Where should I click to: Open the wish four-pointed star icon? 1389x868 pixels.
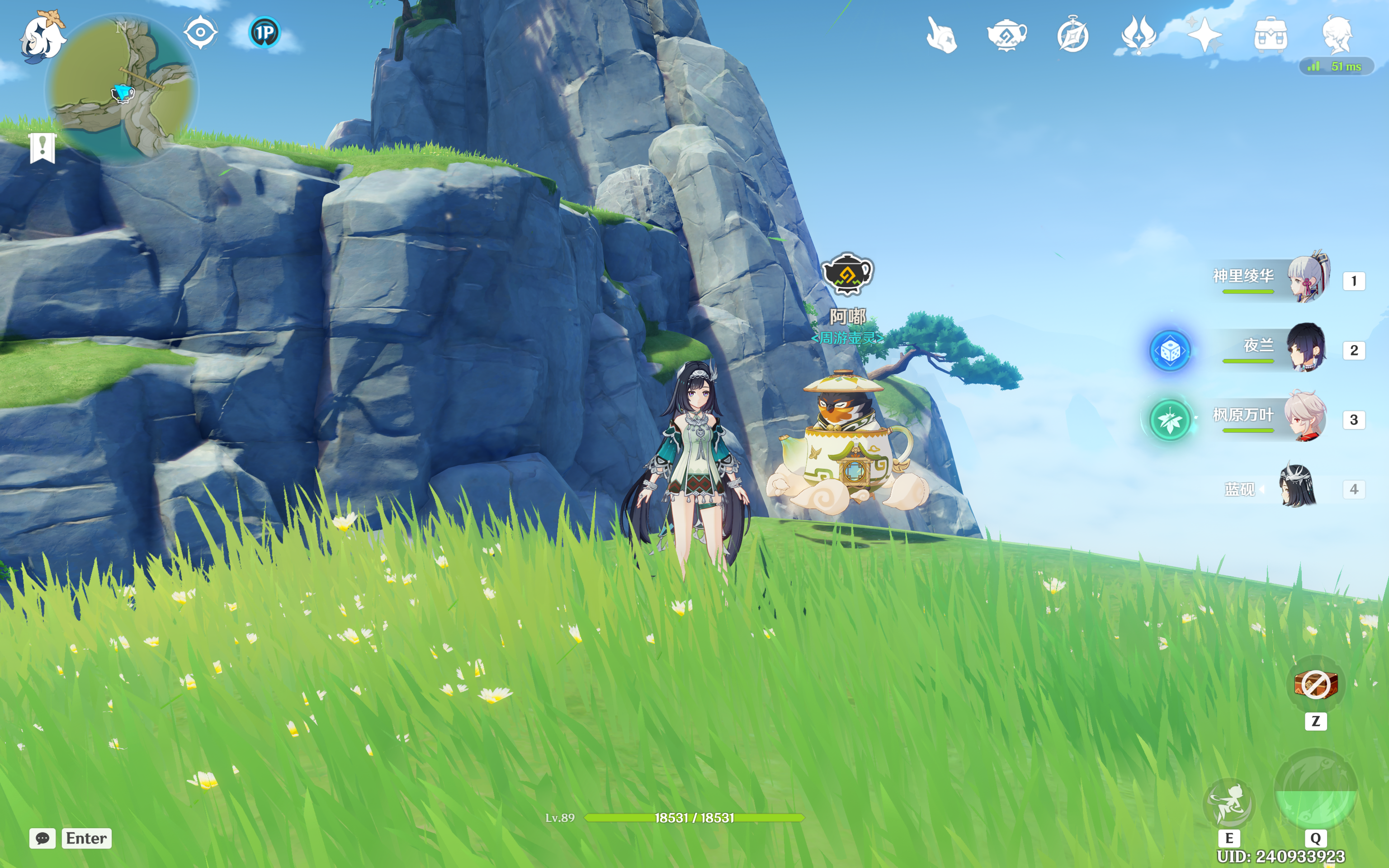(1204, 35)
